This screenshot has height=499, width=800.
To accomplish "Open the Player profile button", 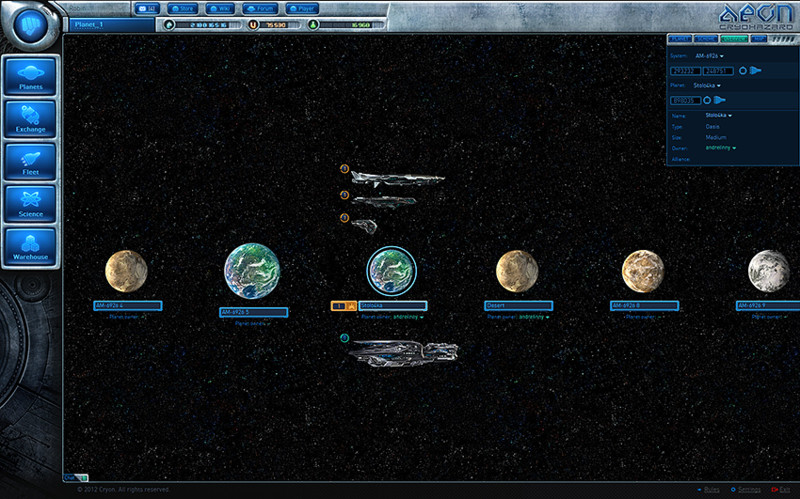I will pos(301,8).
